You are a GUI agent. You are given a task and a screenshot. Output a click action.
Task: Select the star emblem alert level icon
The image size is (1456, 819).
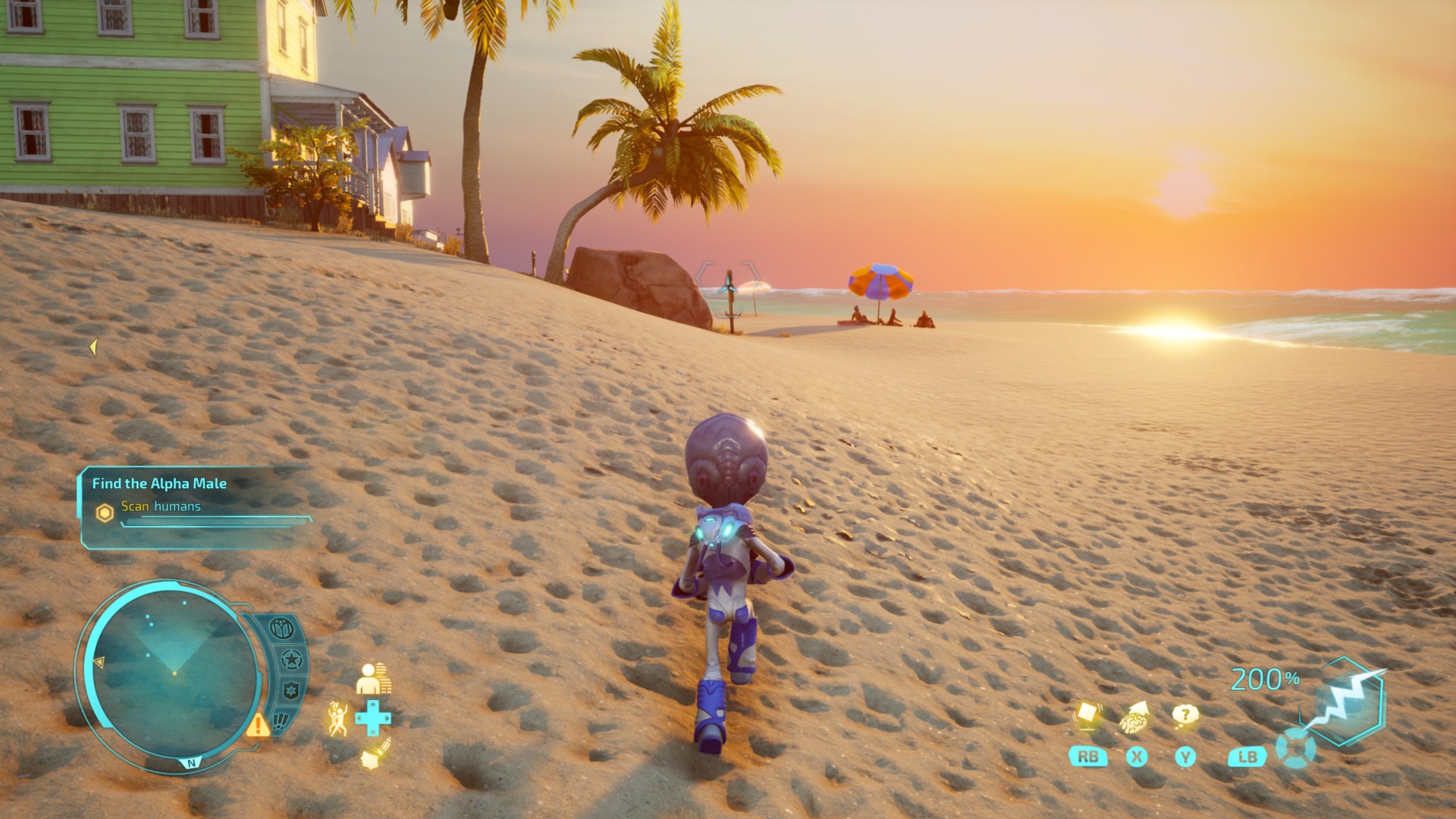(292, 660)
